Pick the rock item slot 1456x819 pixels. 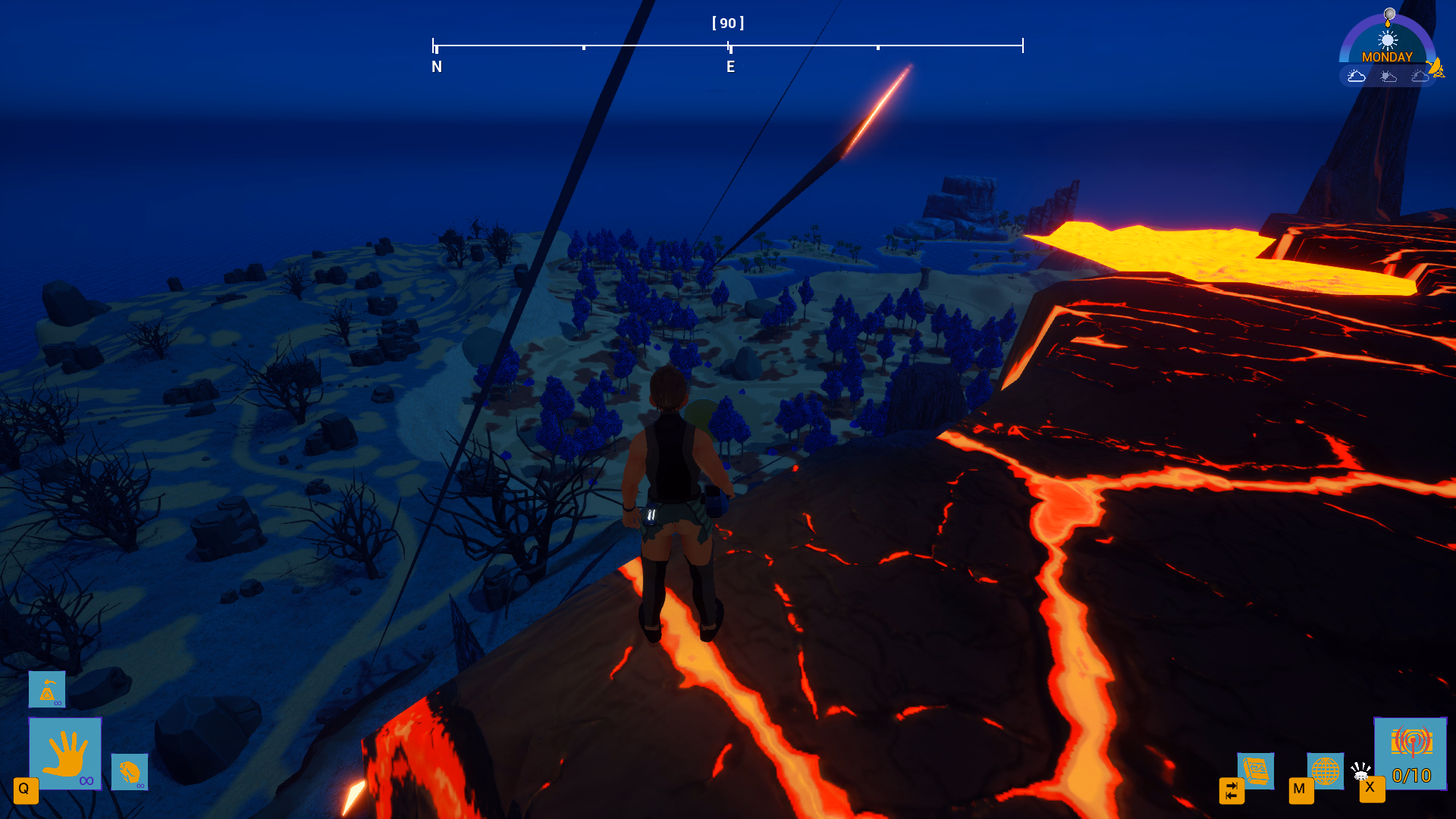point(129,772)
